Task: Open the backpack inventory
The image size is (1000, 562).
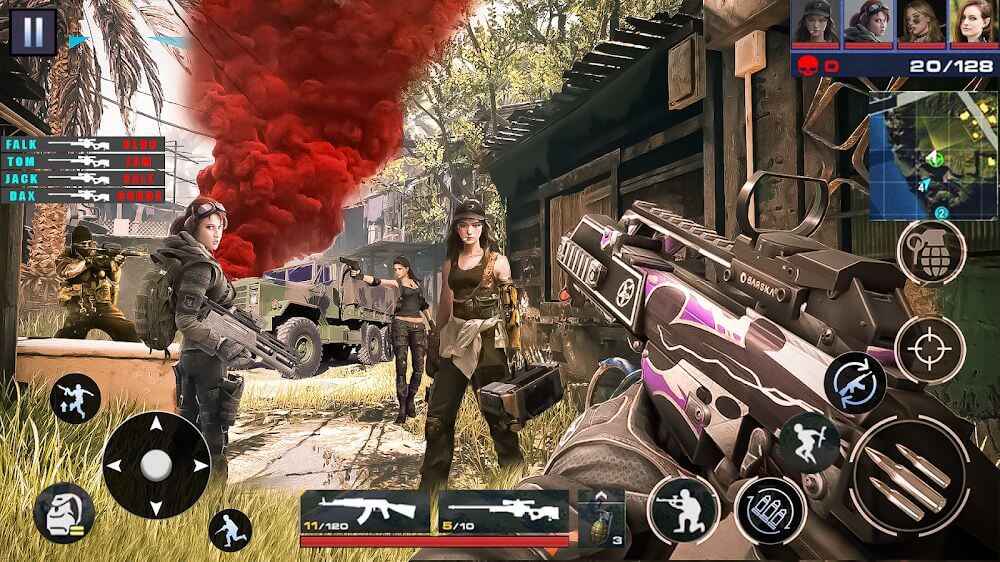Action: [x=63, y=513]
